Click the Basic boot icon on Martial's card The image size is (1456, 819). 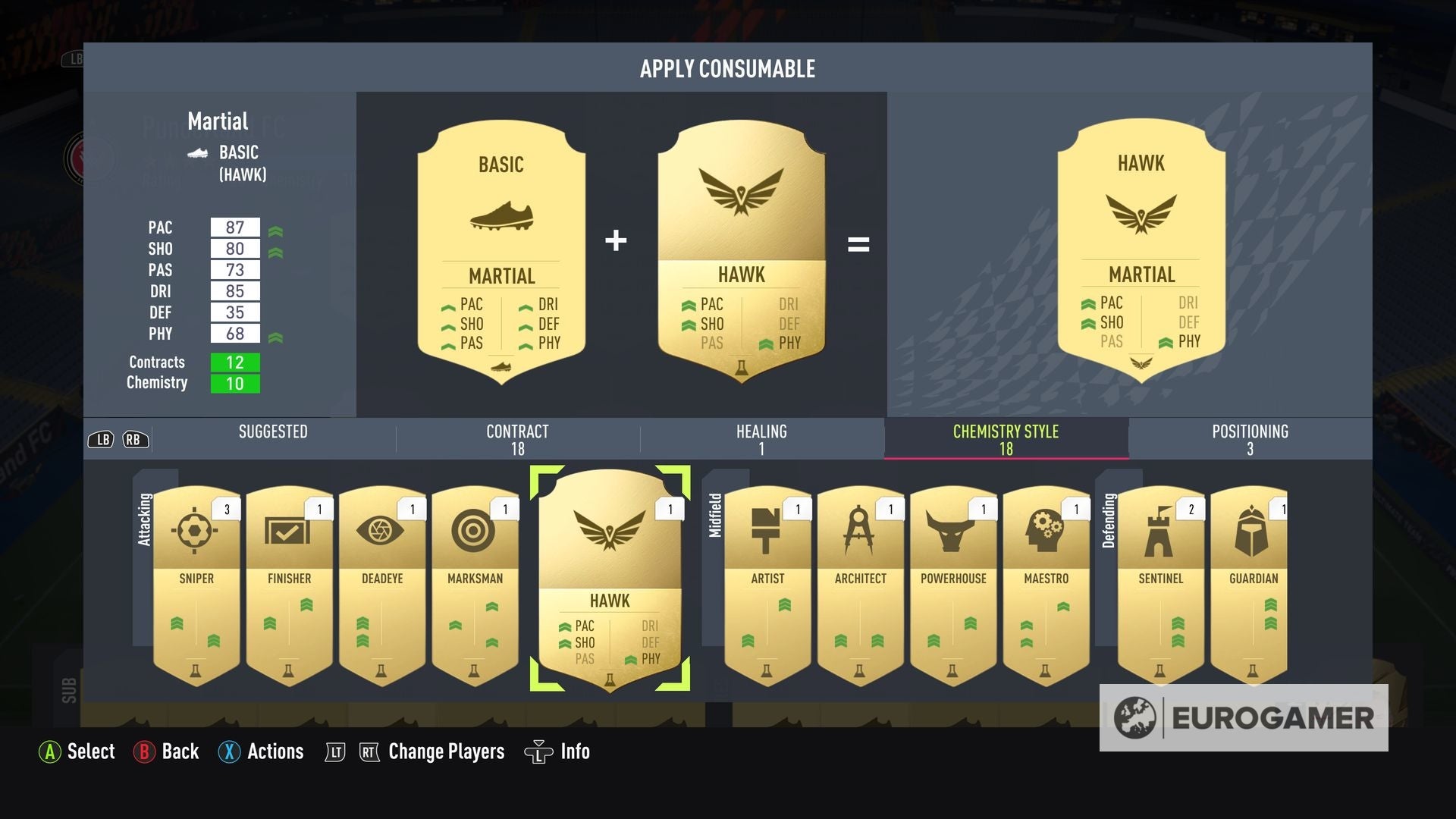click(x=199, y=154)
